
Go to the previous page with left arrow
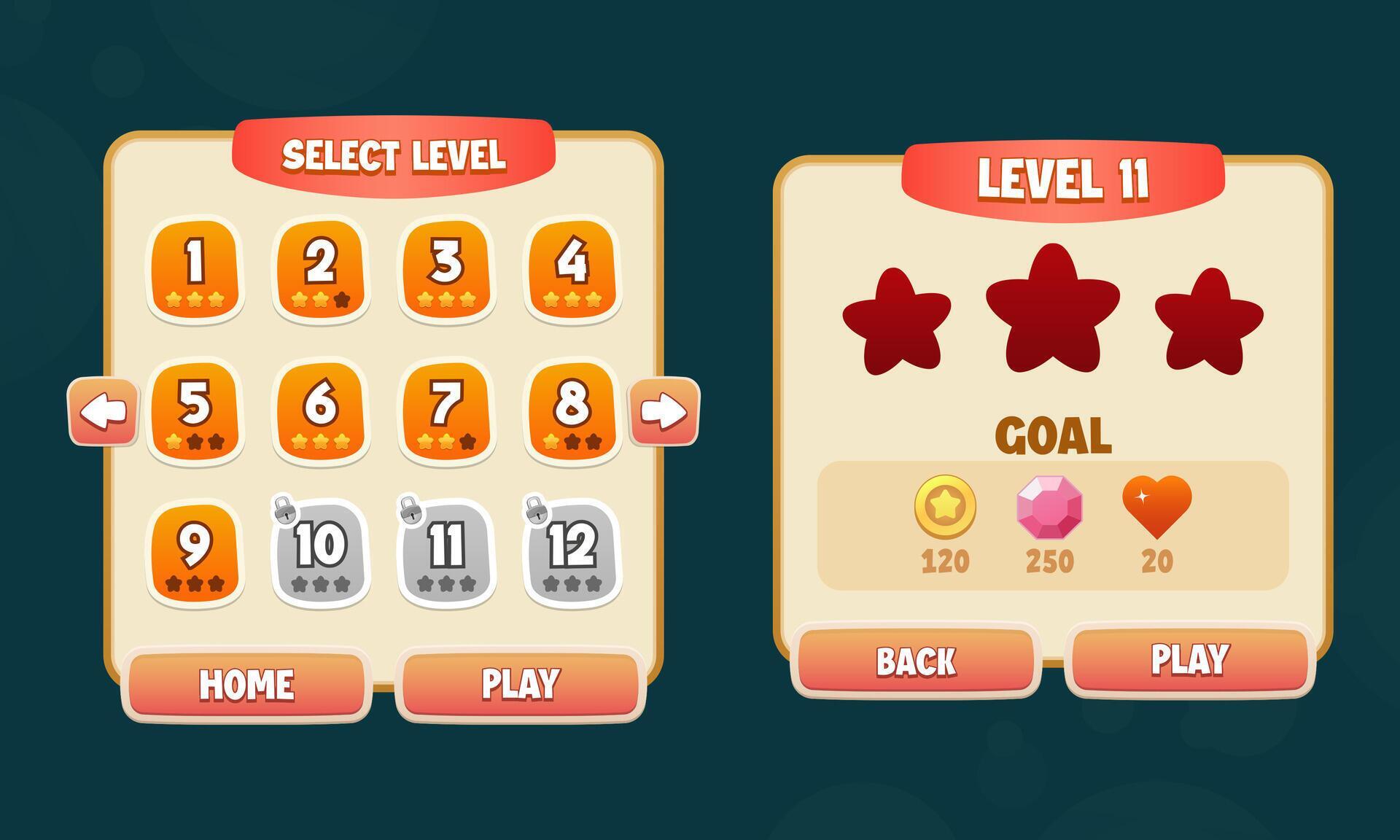(102, 411)
